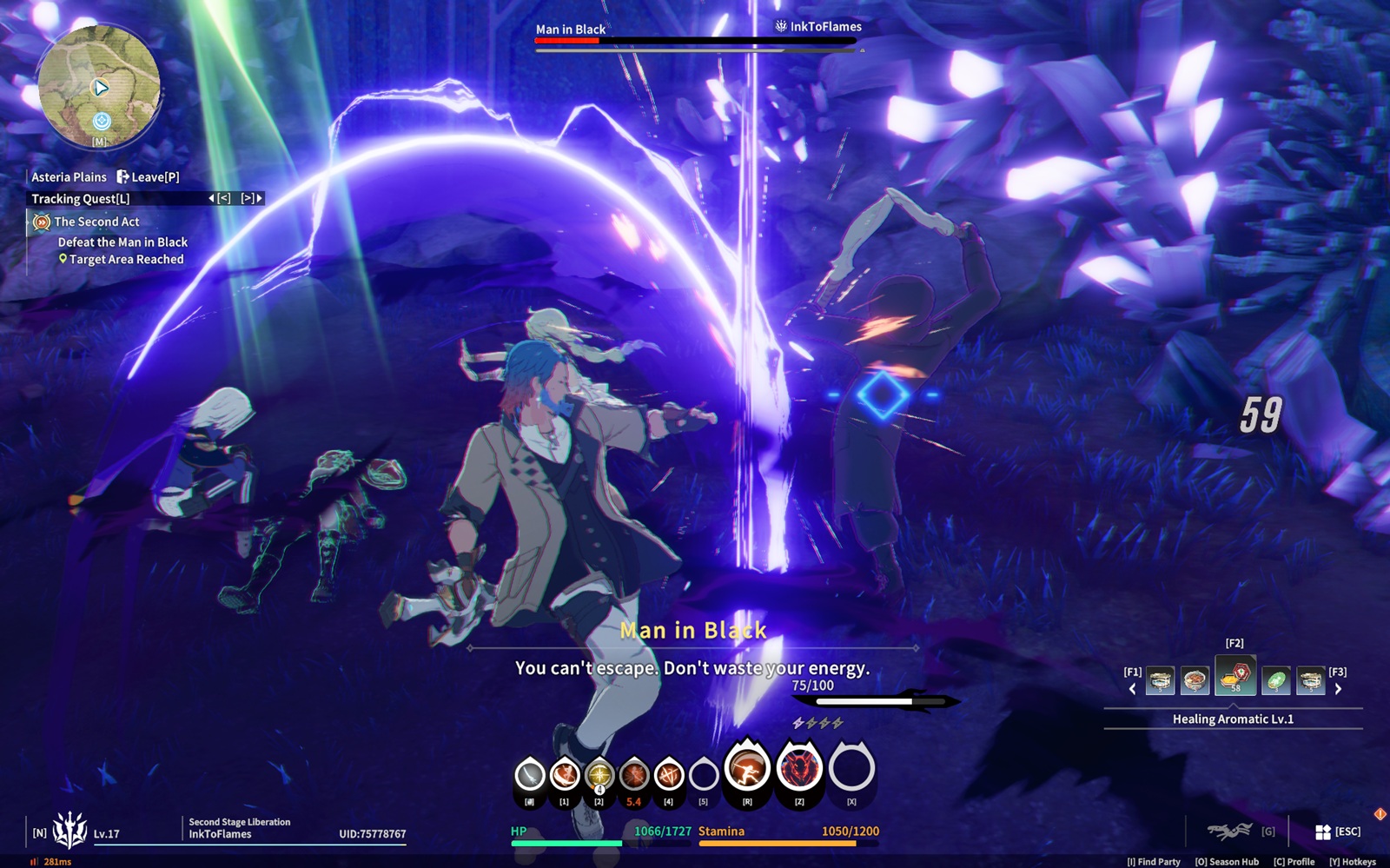Activate the crossed-slashes skill in slot 4
Image resolution: width=1390 pixels, height=868 pixels.
(668, 774)
